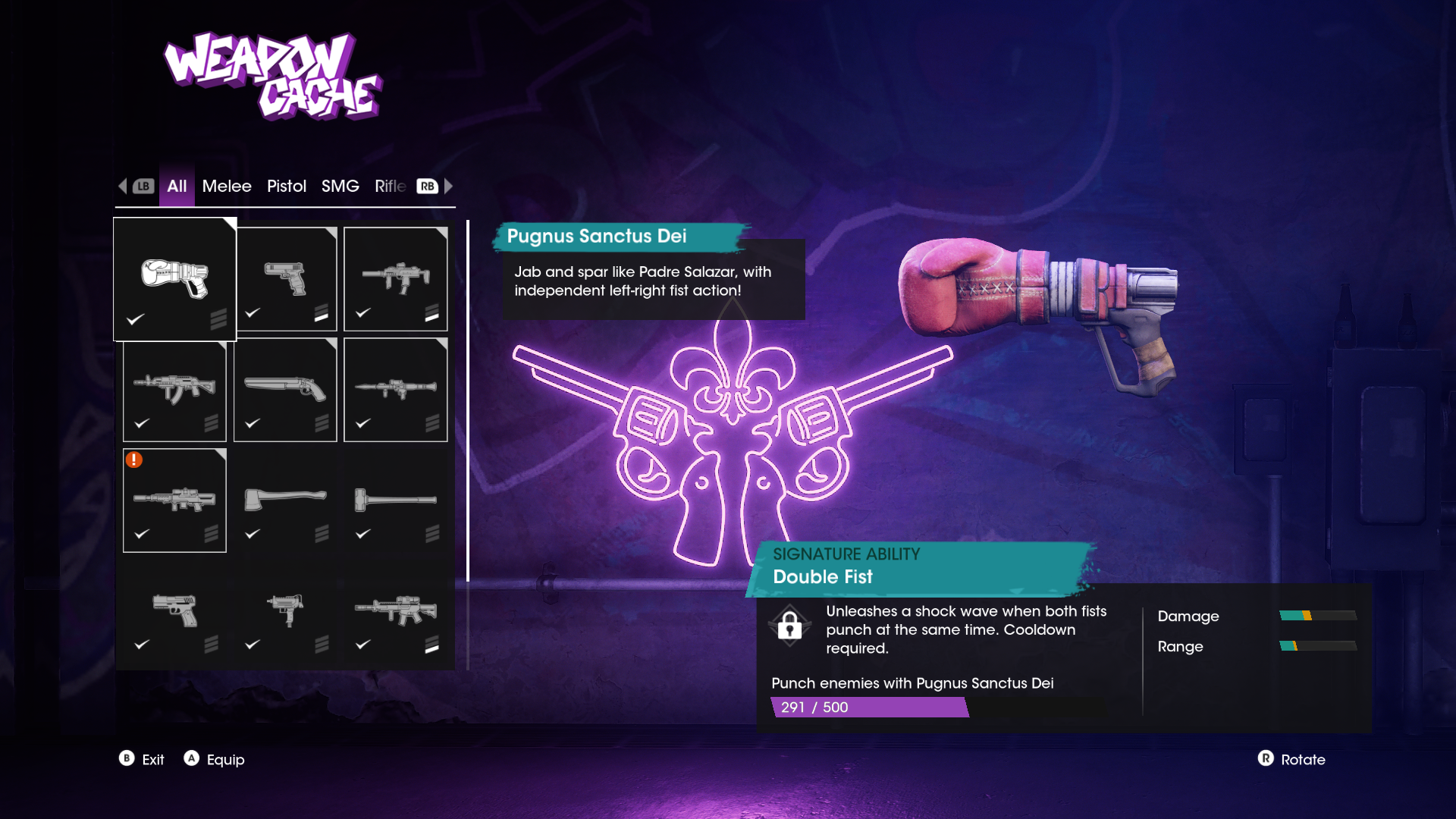
Task: Pick the sniper rifle with alert badge
Action: tap(174, 500)
